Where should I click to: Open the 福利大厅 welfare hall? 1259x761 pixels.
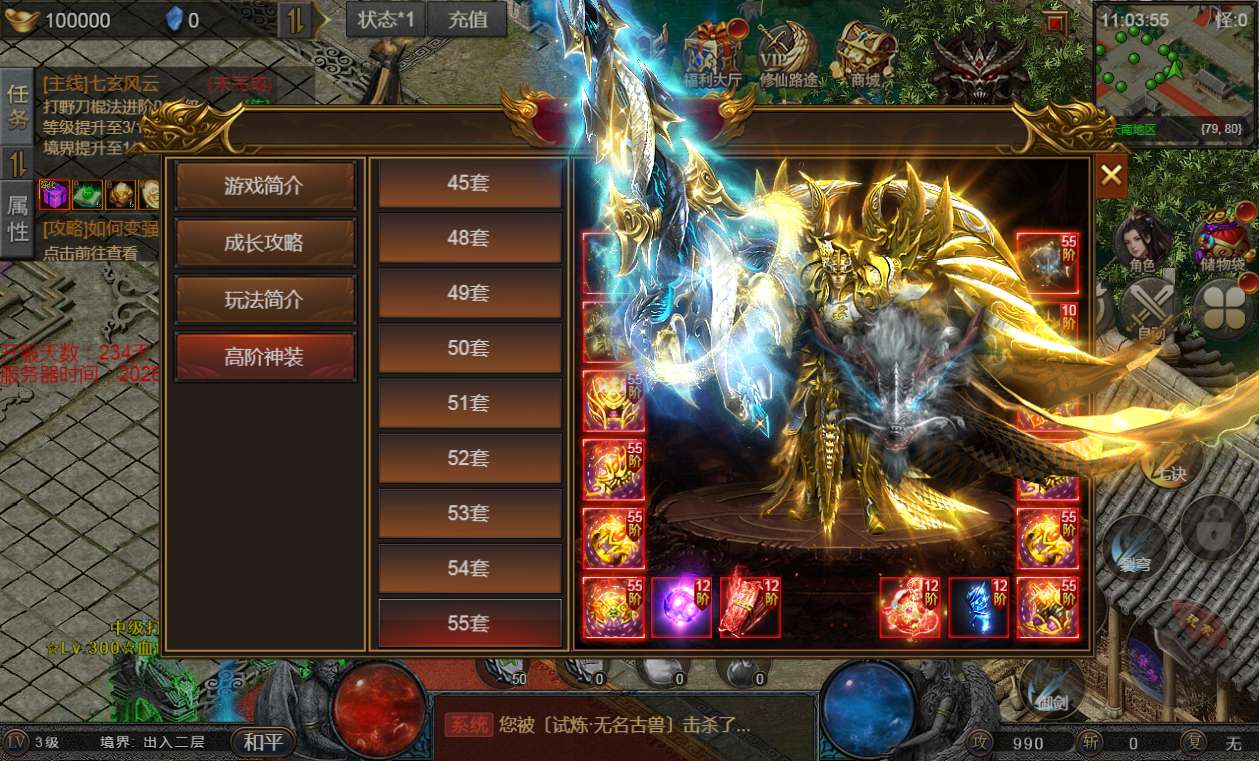(x=712, y=55)
